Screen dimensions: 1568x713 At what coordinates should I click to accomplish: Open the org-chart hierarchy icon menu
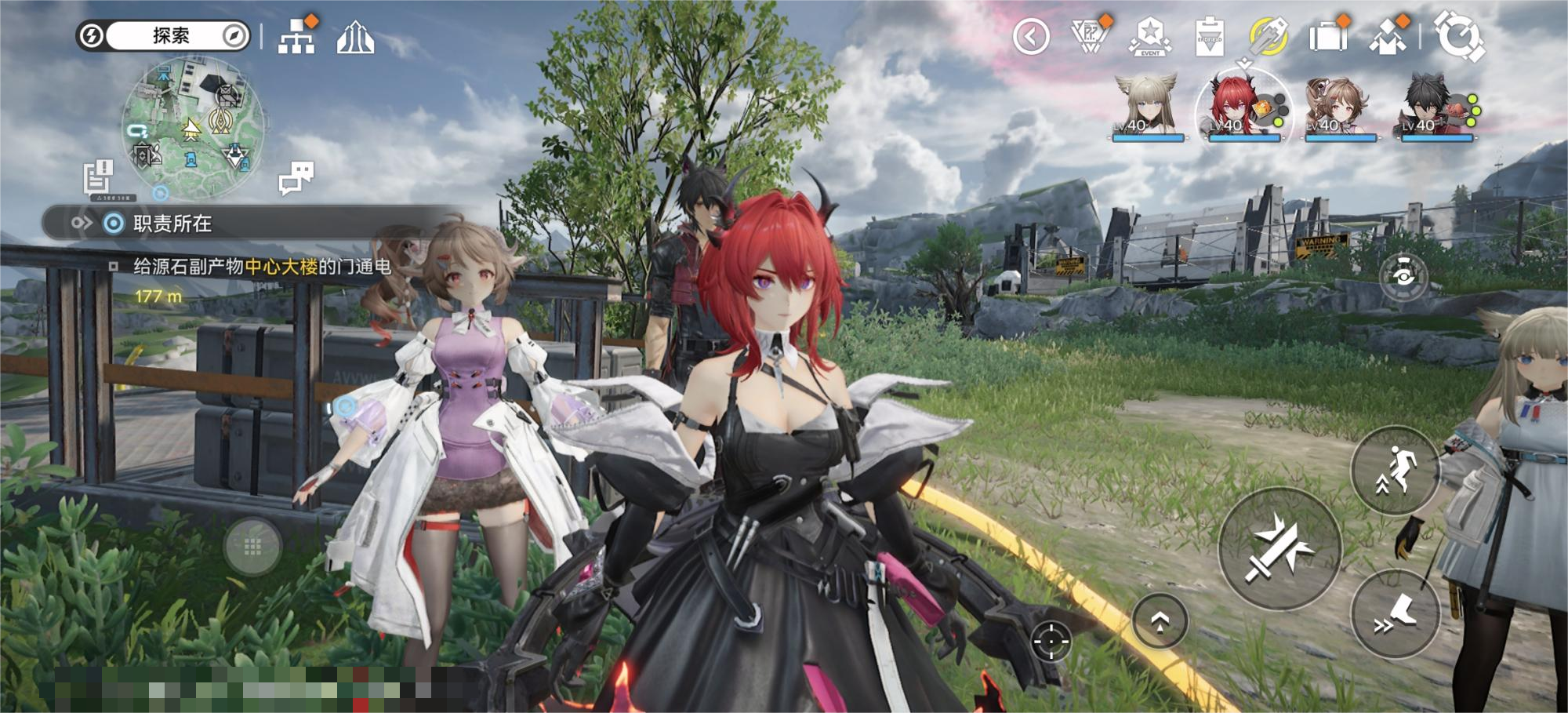click(x=296, y=37)
